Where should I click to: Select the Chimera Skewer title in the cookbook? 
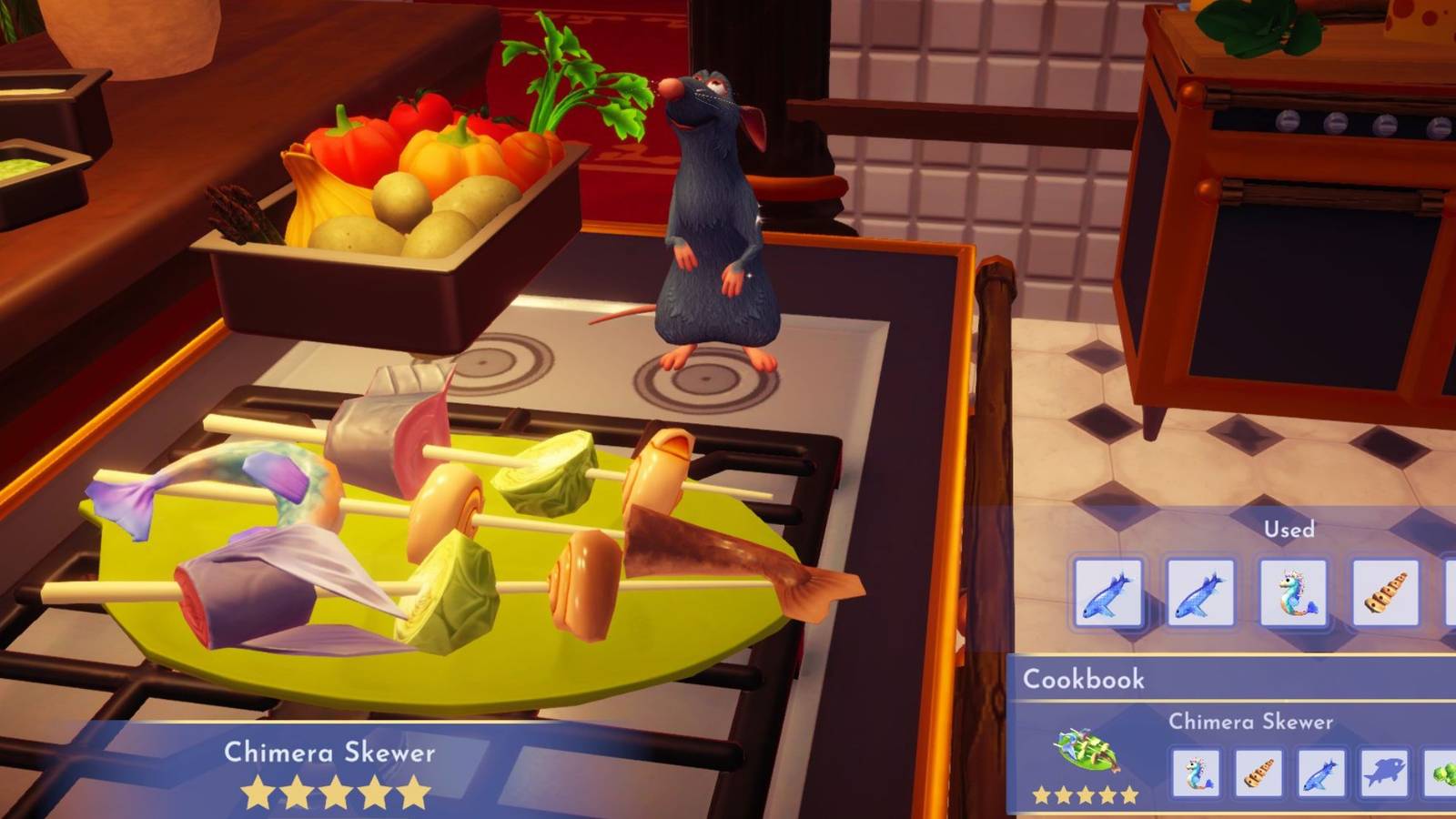(1252, 721)
